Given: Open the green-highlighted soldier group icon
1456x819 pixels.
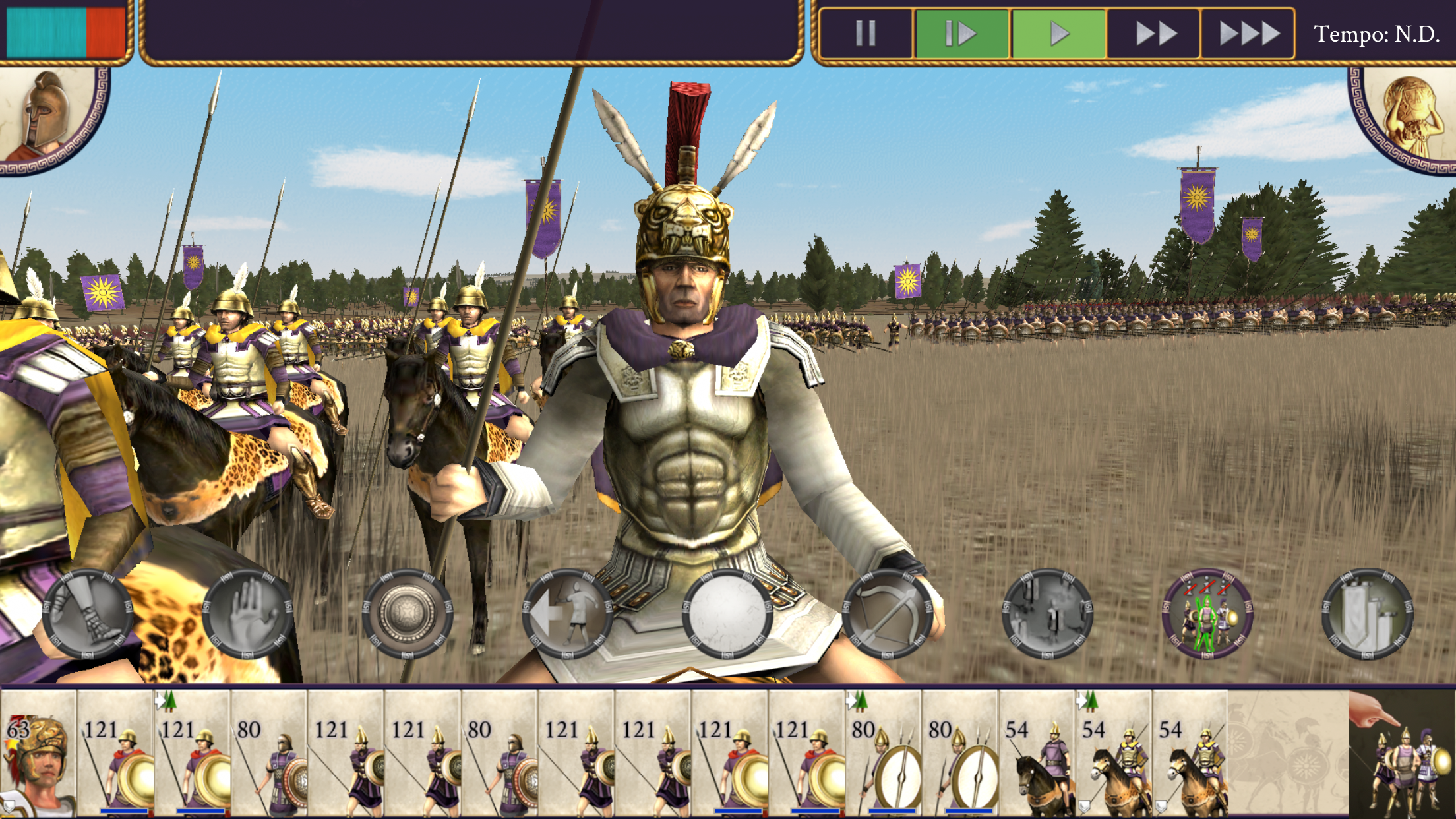Looking at the screenshot, I should (x=1207, y=614).
